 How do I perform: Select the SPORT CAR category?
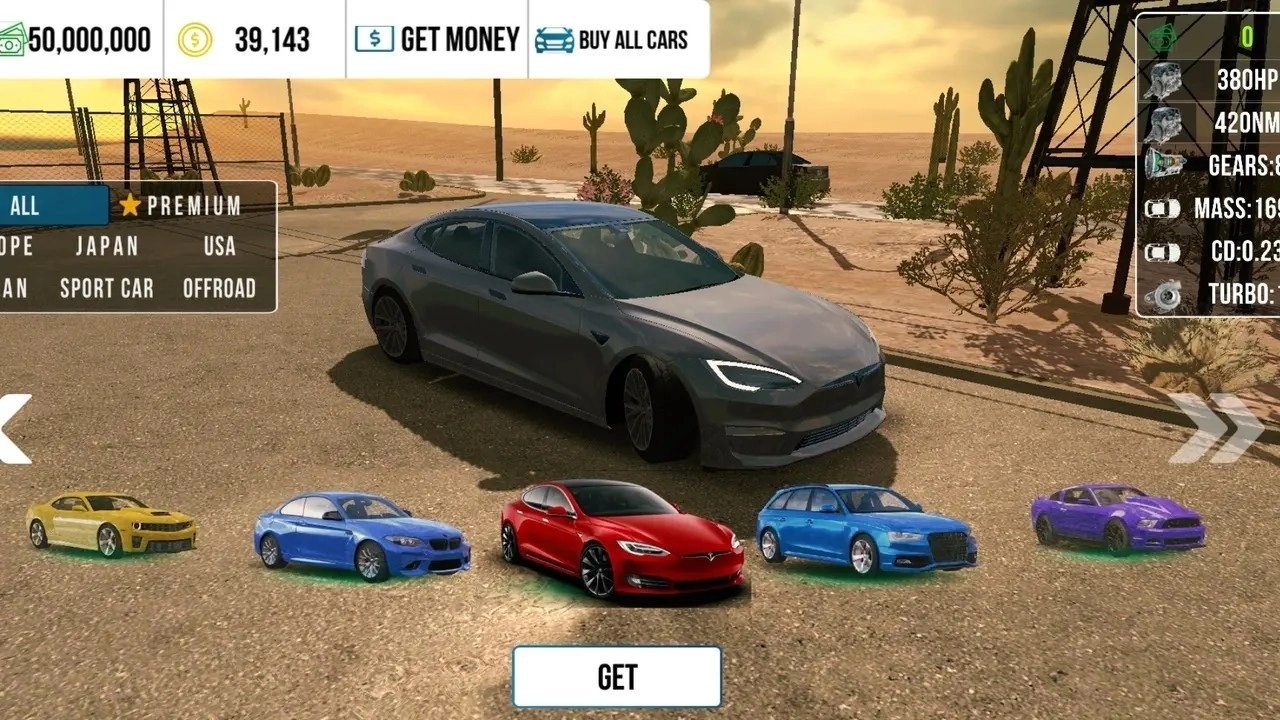coord(107,289)
